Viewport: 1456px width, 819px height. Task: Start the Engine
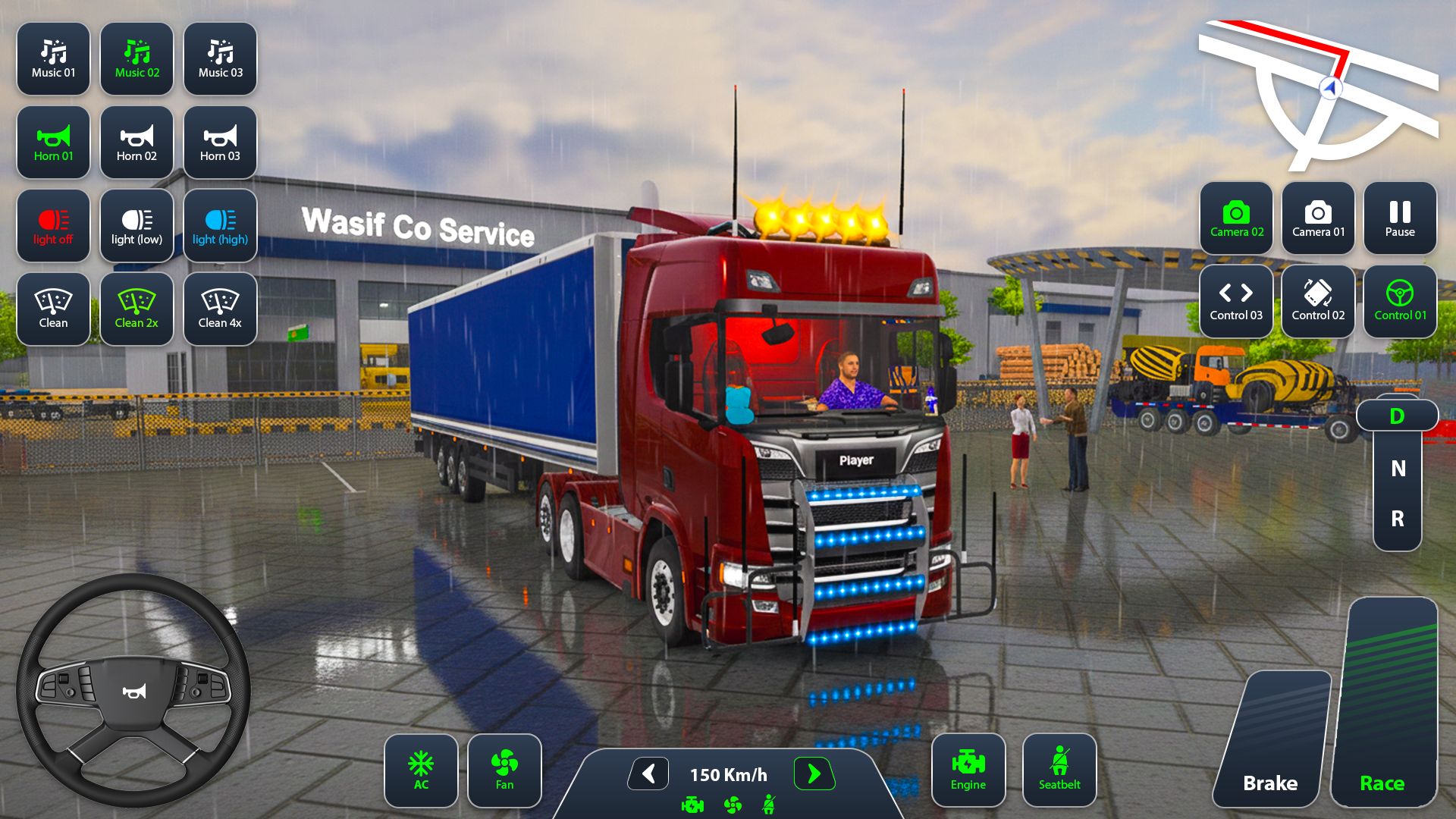[968, 769]
